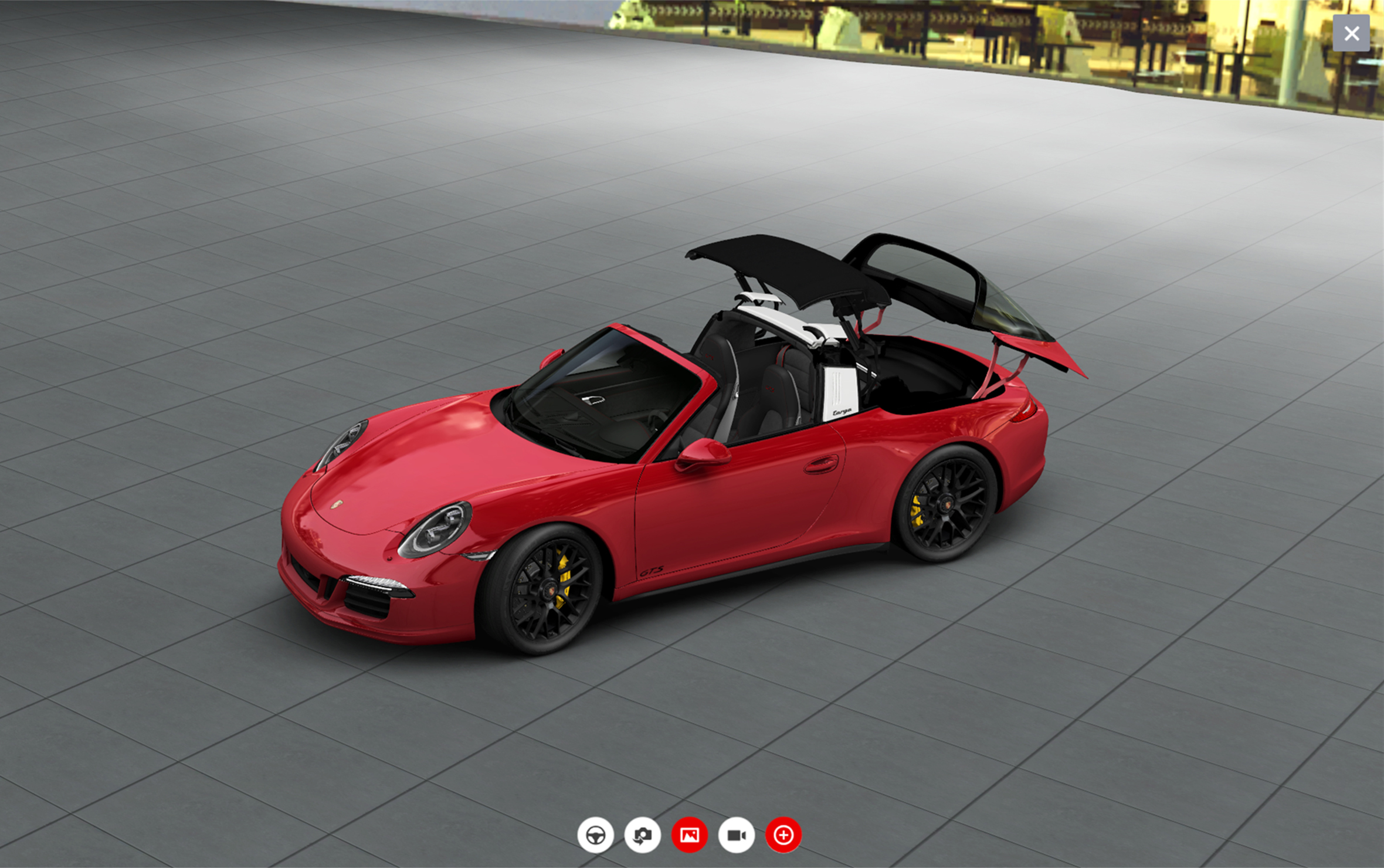
Task: Select the steering wheel interior view icon
Action: pyautogui.click(x=596, y=835)
